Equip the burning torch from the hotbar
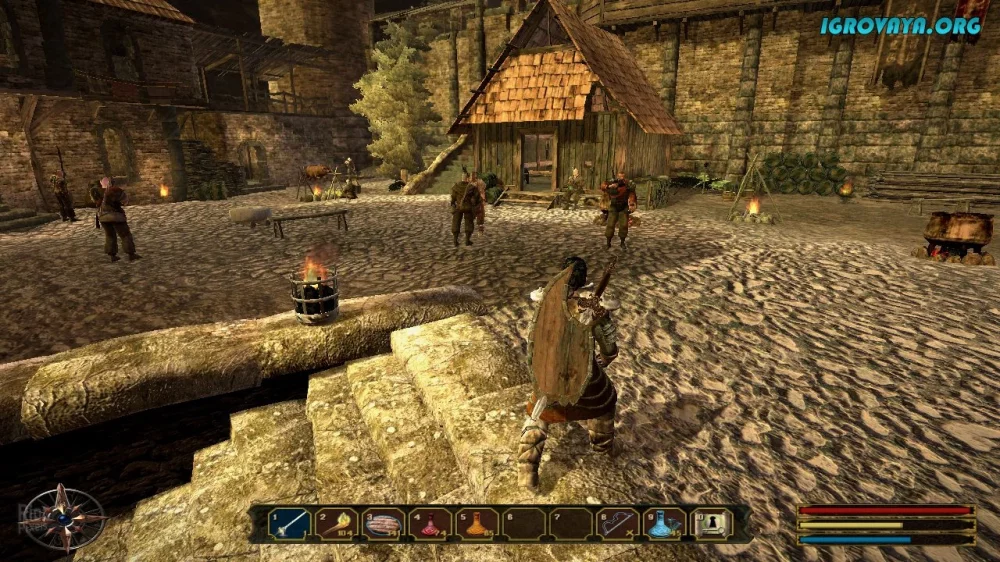The width and height of the screenshot is (1000, 562). tap(337, 523)
